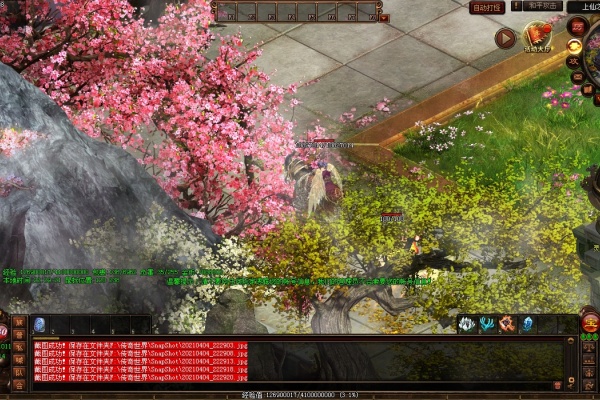Activate the cyan coral skill icon

pyautogui.click(x=487, y=324)
